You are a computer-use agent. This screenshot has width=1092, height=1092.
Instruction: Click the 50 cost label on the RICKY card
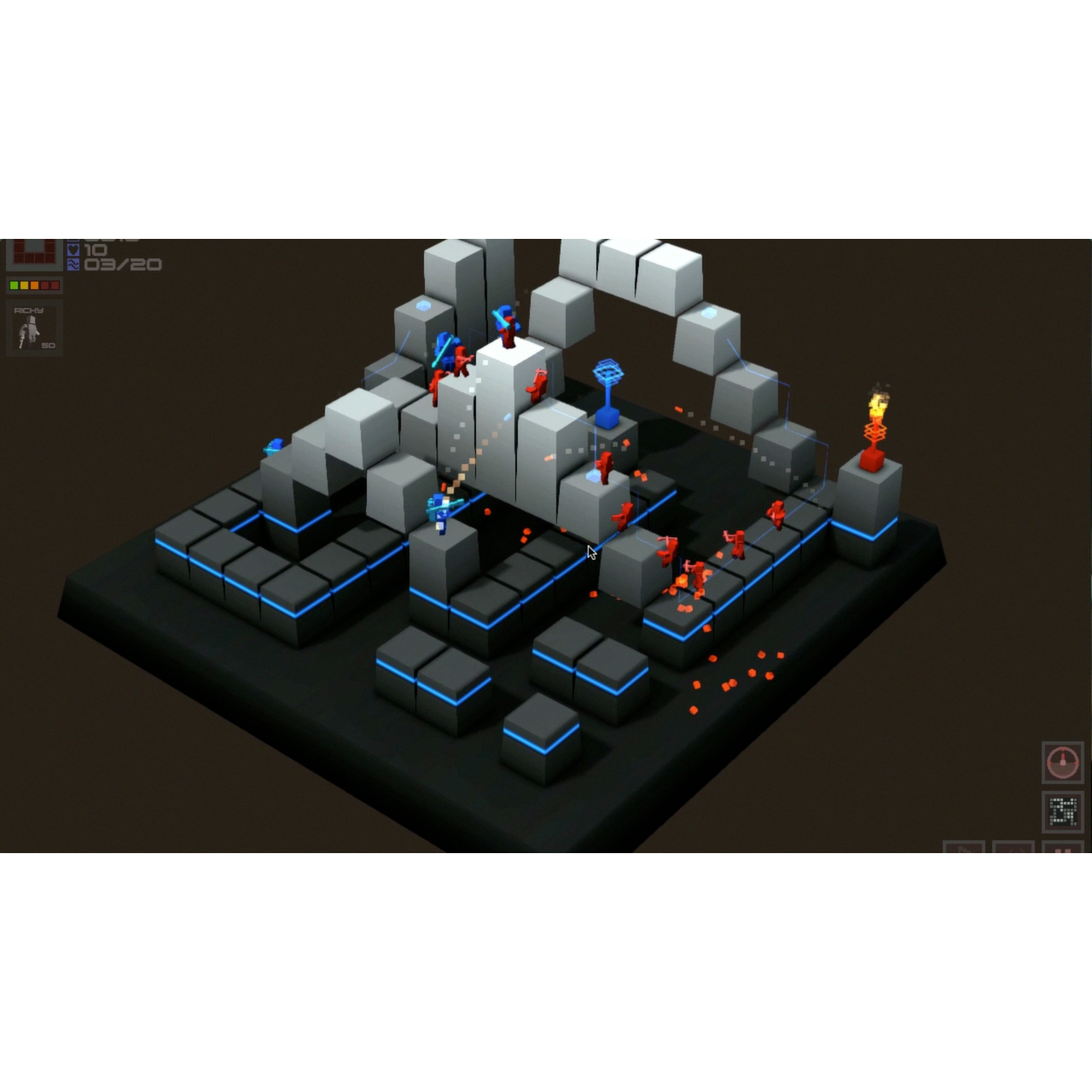[48, 346]
